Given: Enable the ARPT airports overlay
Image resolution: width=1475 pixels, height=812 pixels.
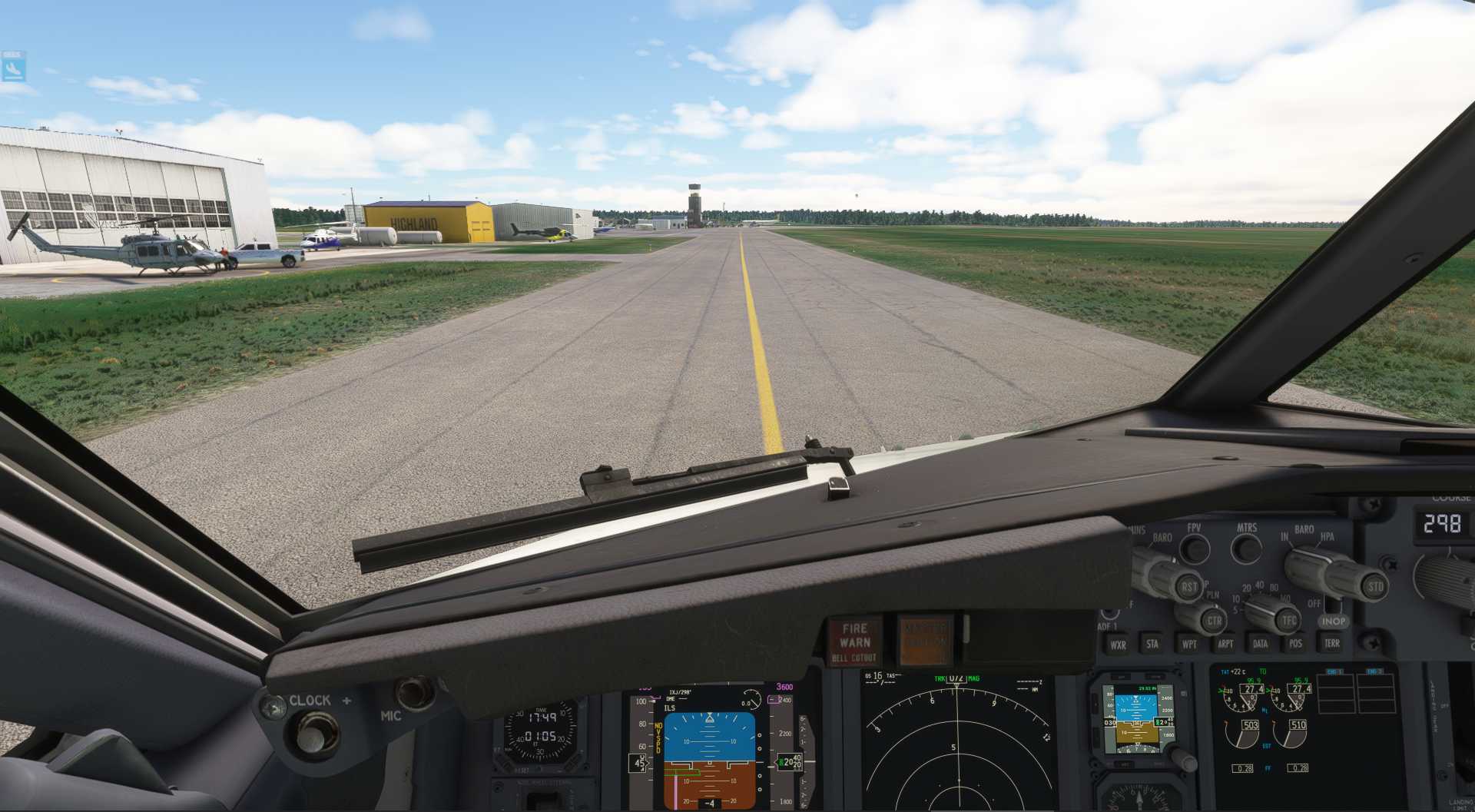Looking at the screenshot, I should 1226,642.
